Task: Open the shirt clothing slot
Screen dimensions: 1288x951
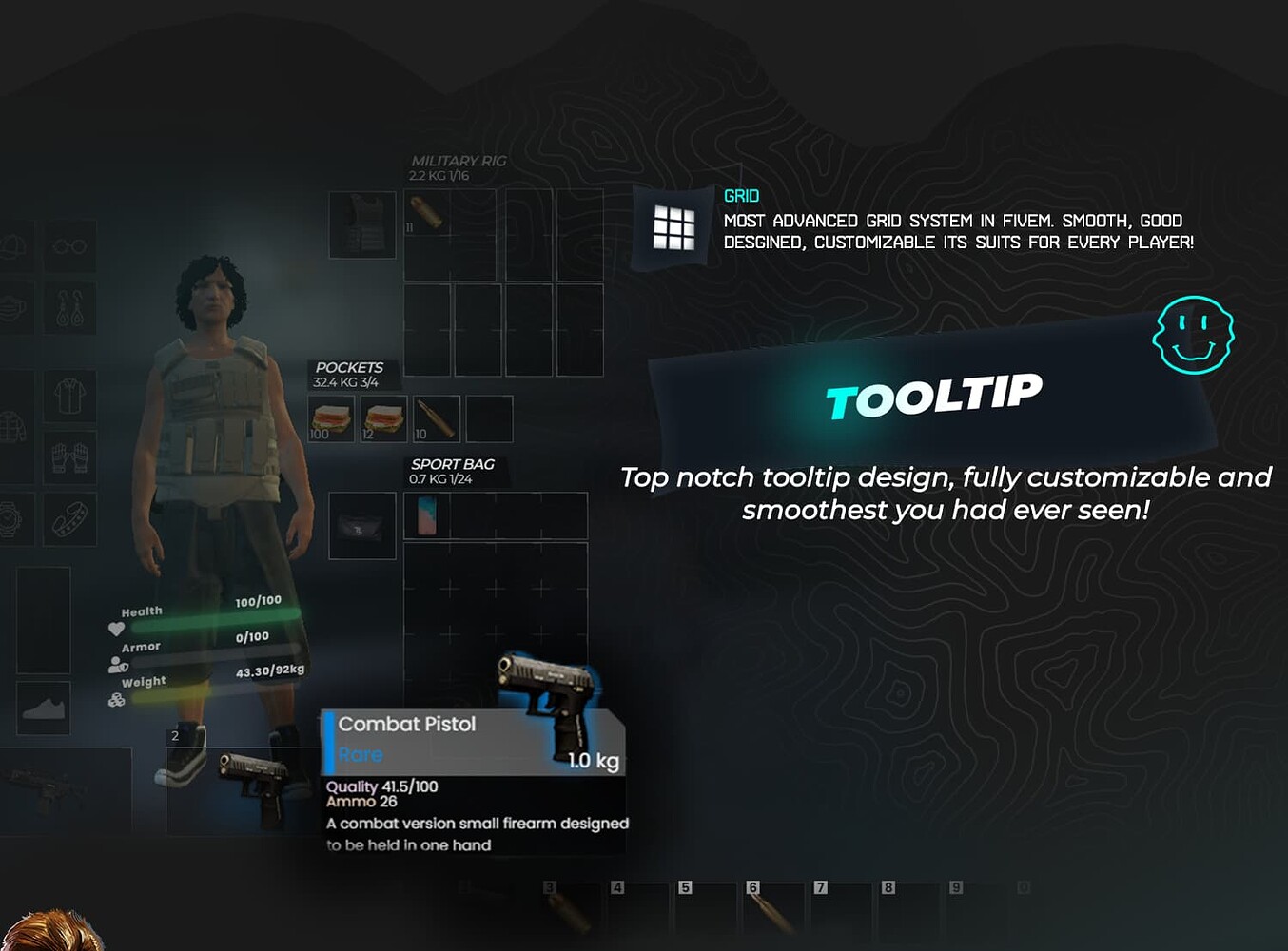Action: point(70,396)
